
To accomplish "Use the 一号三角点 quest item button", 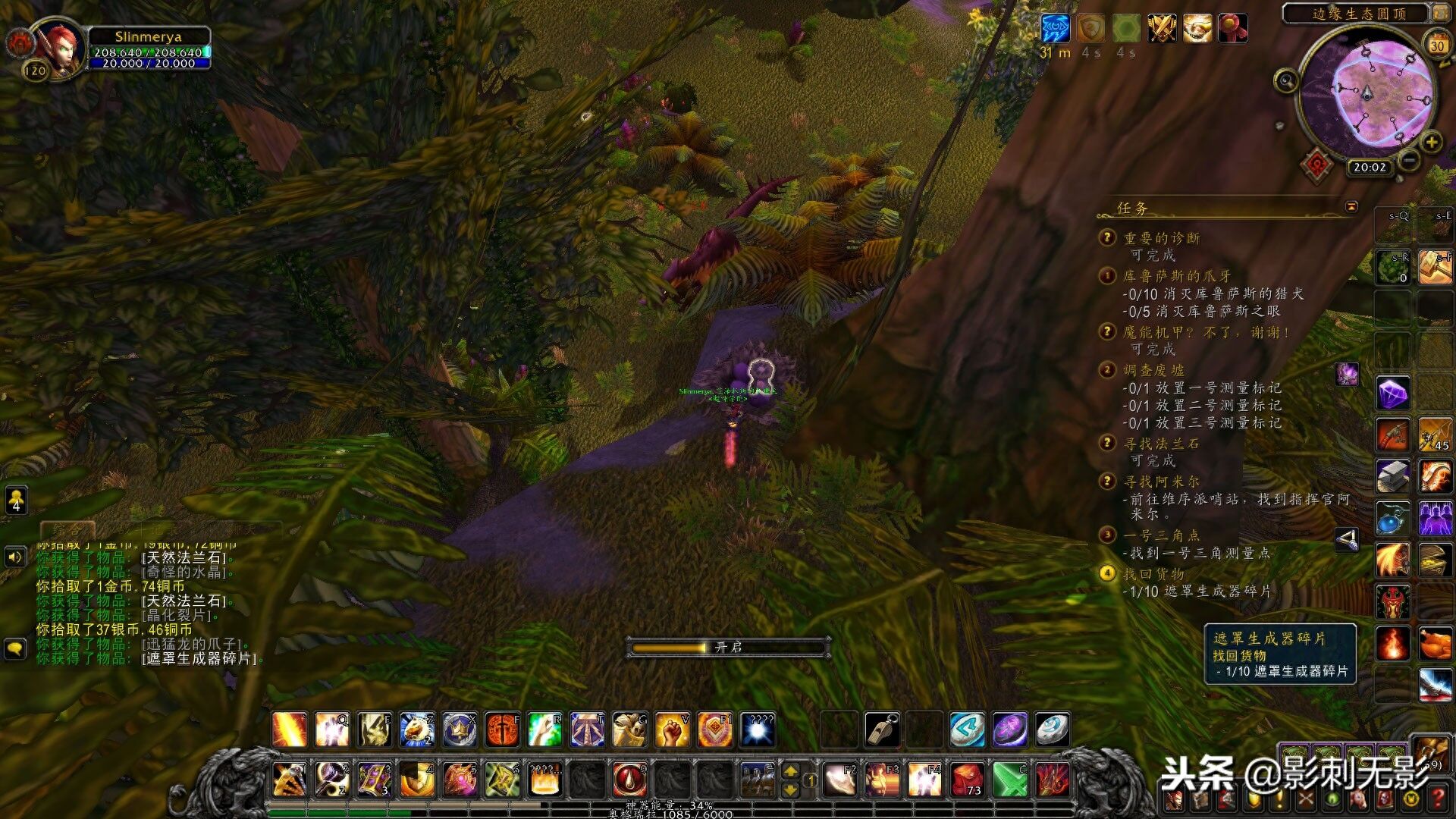I will click(x=1347, y=539).
